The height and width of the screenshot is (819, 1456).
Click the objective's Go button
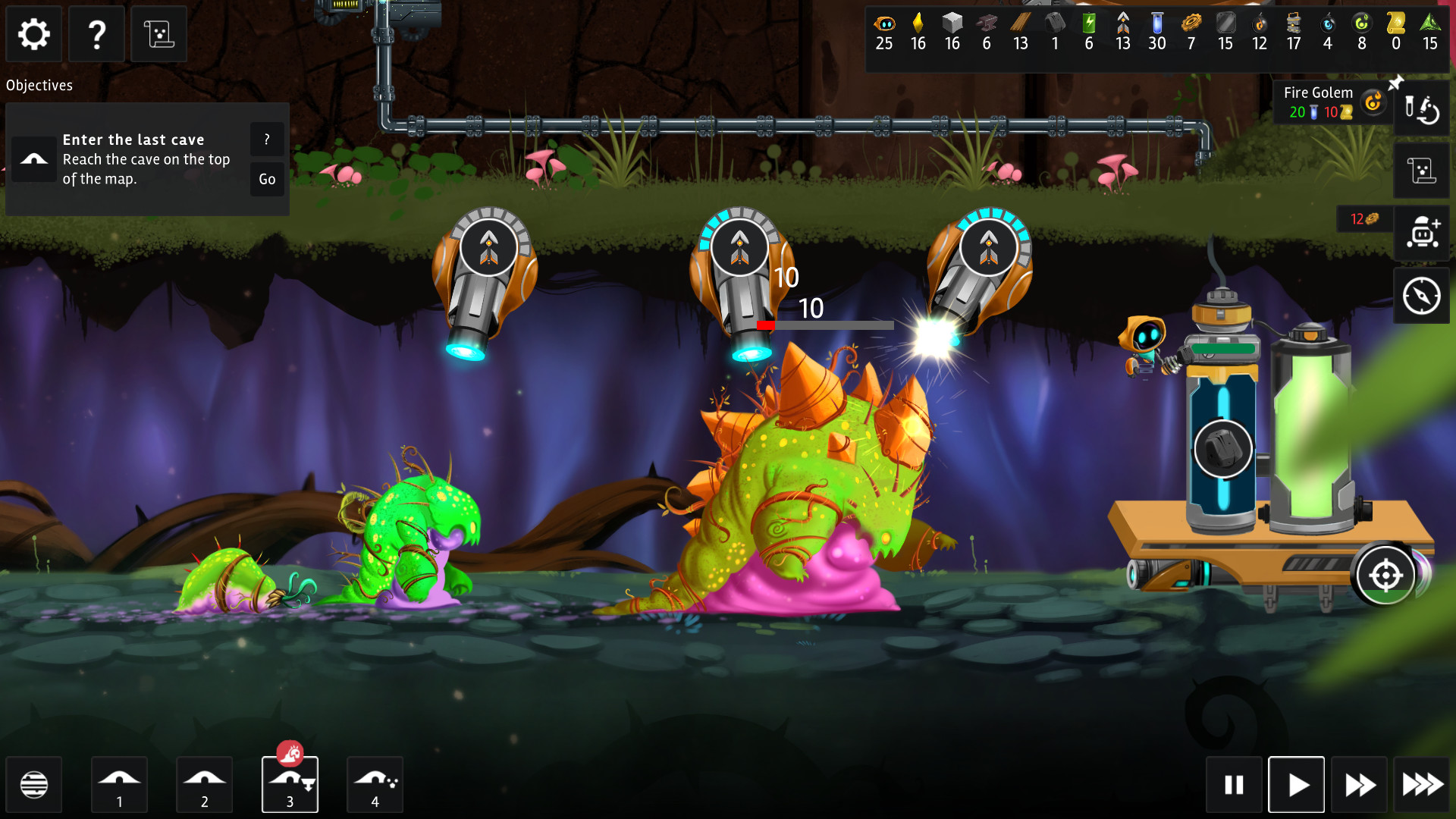(x=267, y=180)
